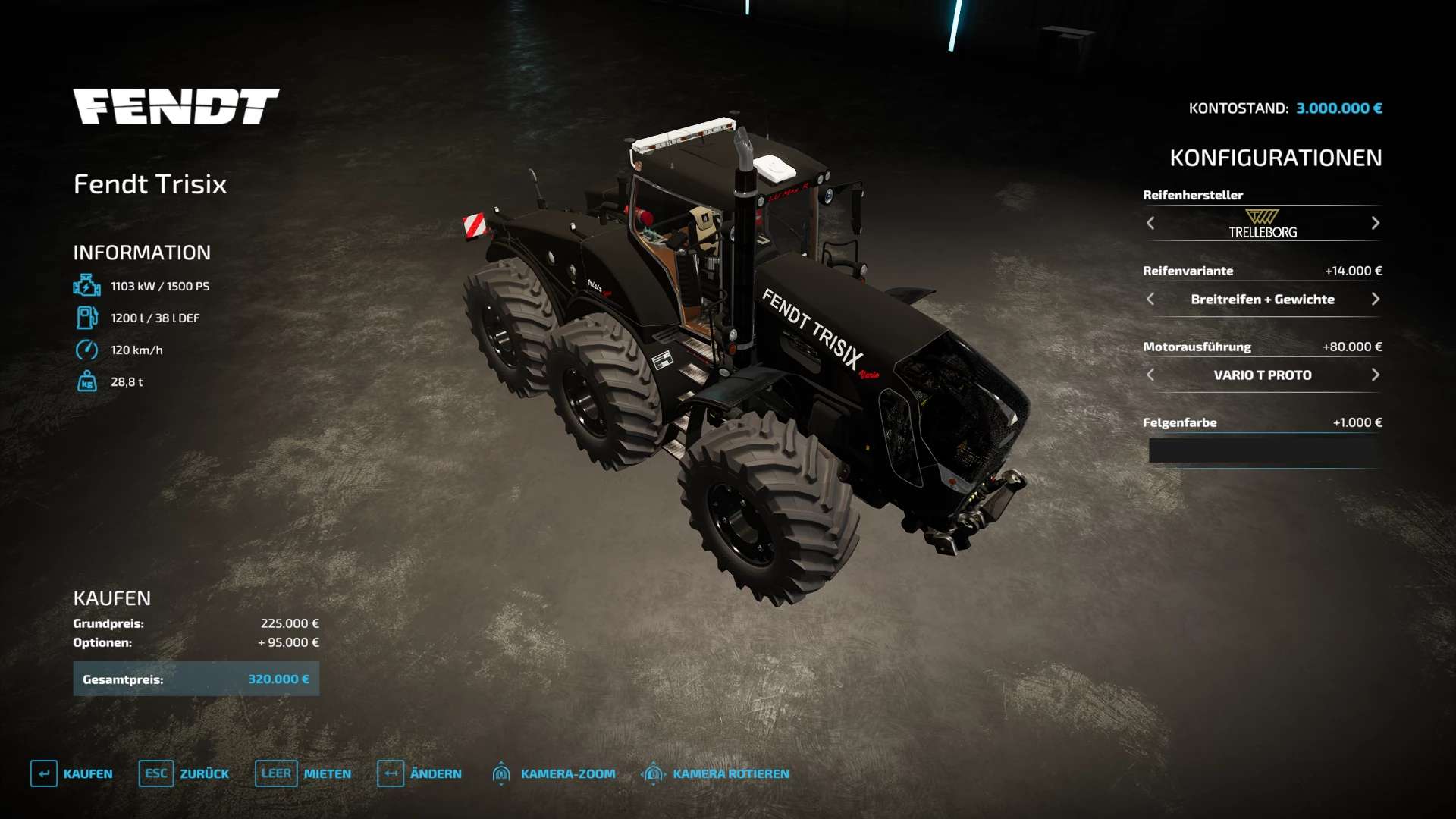Viewport: 1456px width, 819px height.
Task: Select previous Motorausführung variant
Action: [x=1150, y=375]
